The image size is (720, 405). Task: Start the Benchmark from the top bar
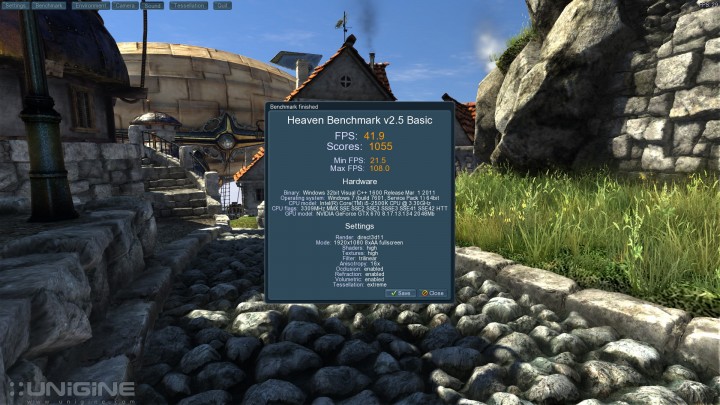(50, 5)
